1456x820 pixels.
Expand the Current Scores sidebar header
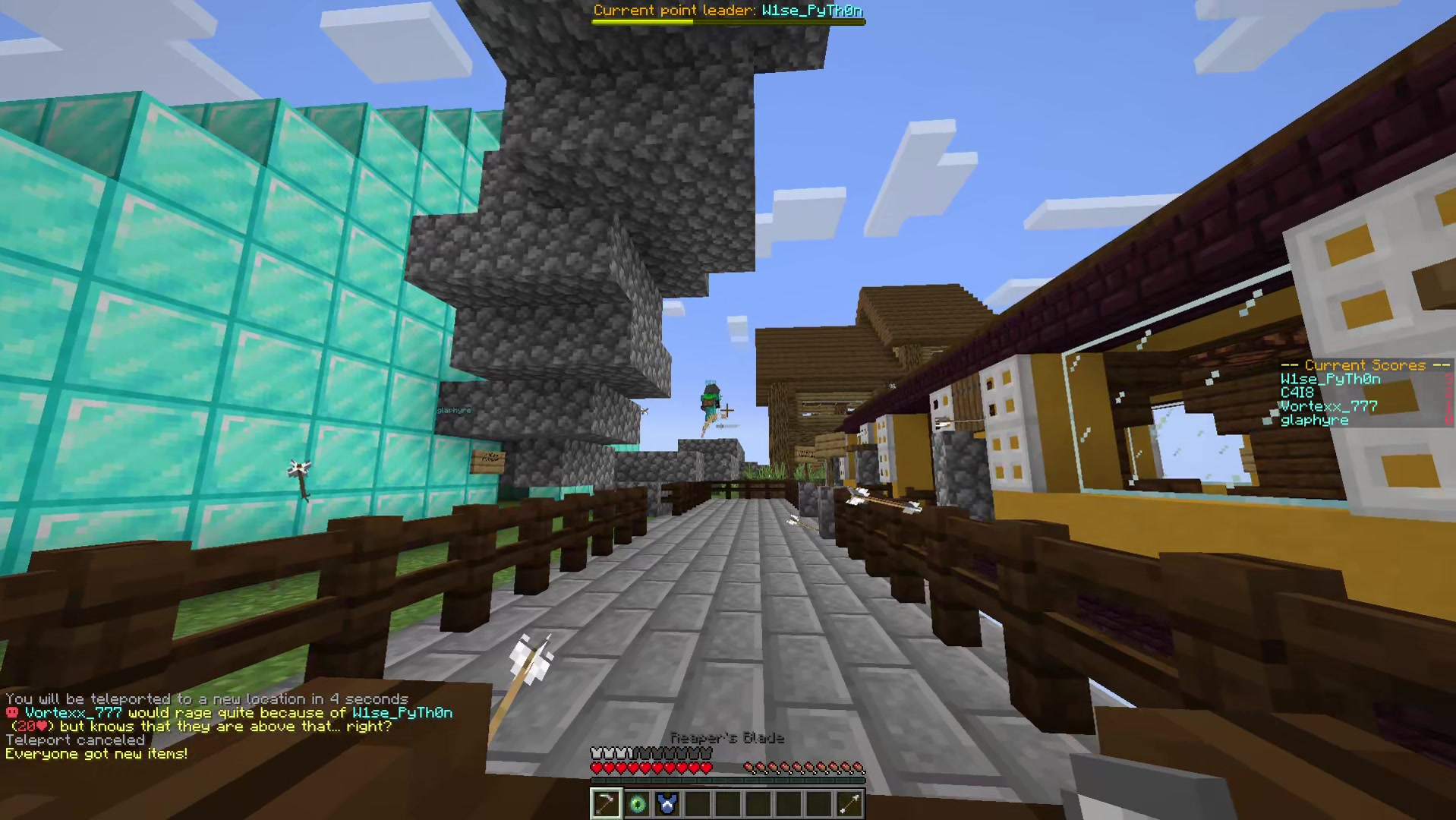pos(1363,365)
